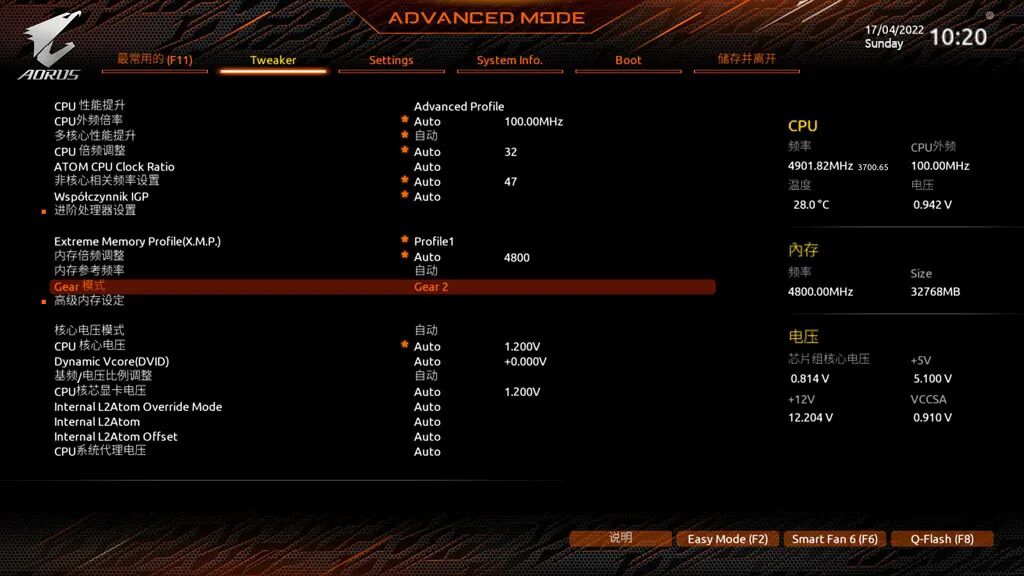This screenshot has height=576, width=1024.
Task: Switch to the Tweaker tab
Action: 273,60
